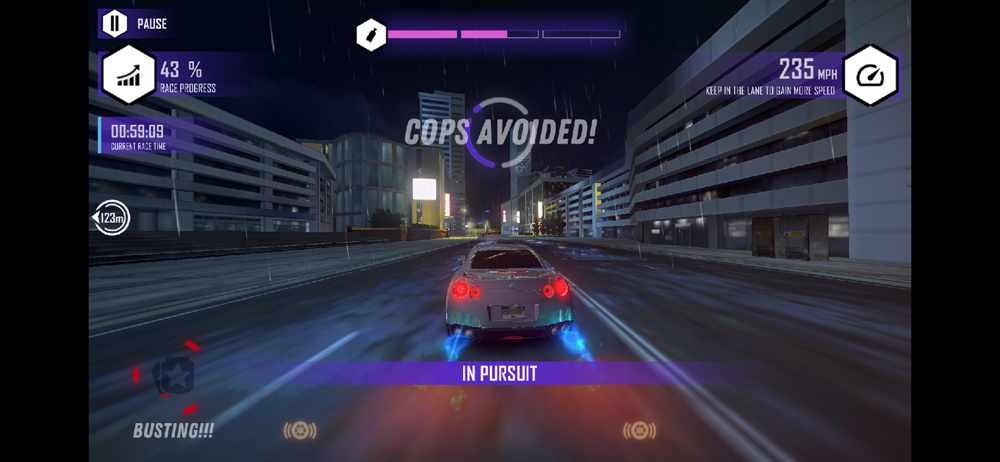Tap the speedometer gauge icon
The height and width of the screenshot is (462, 1000).
[x=870, y=75]
